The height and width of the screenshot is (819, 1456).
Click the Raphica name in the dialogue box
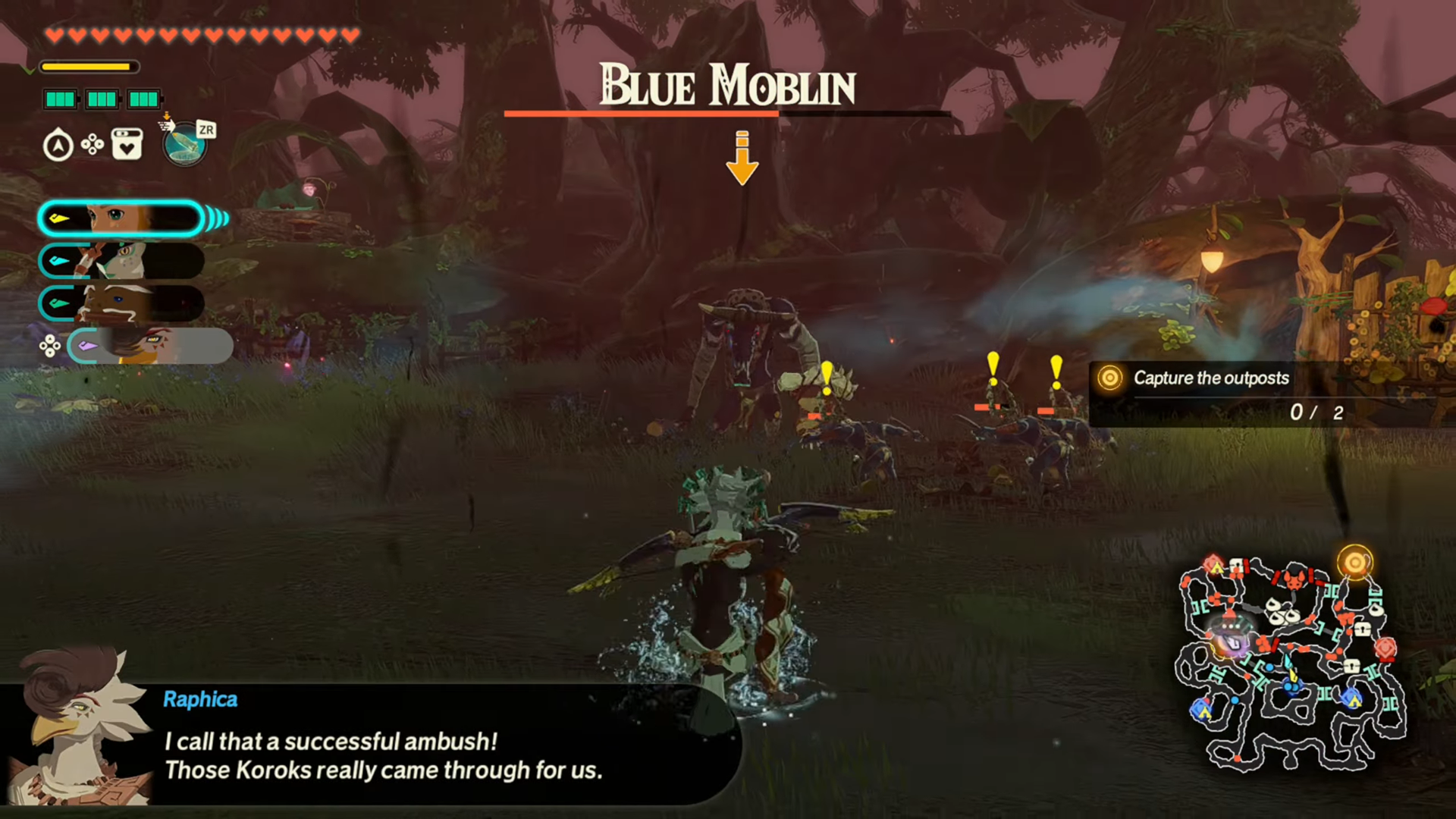pyautogui.click(x=200, y=698)
